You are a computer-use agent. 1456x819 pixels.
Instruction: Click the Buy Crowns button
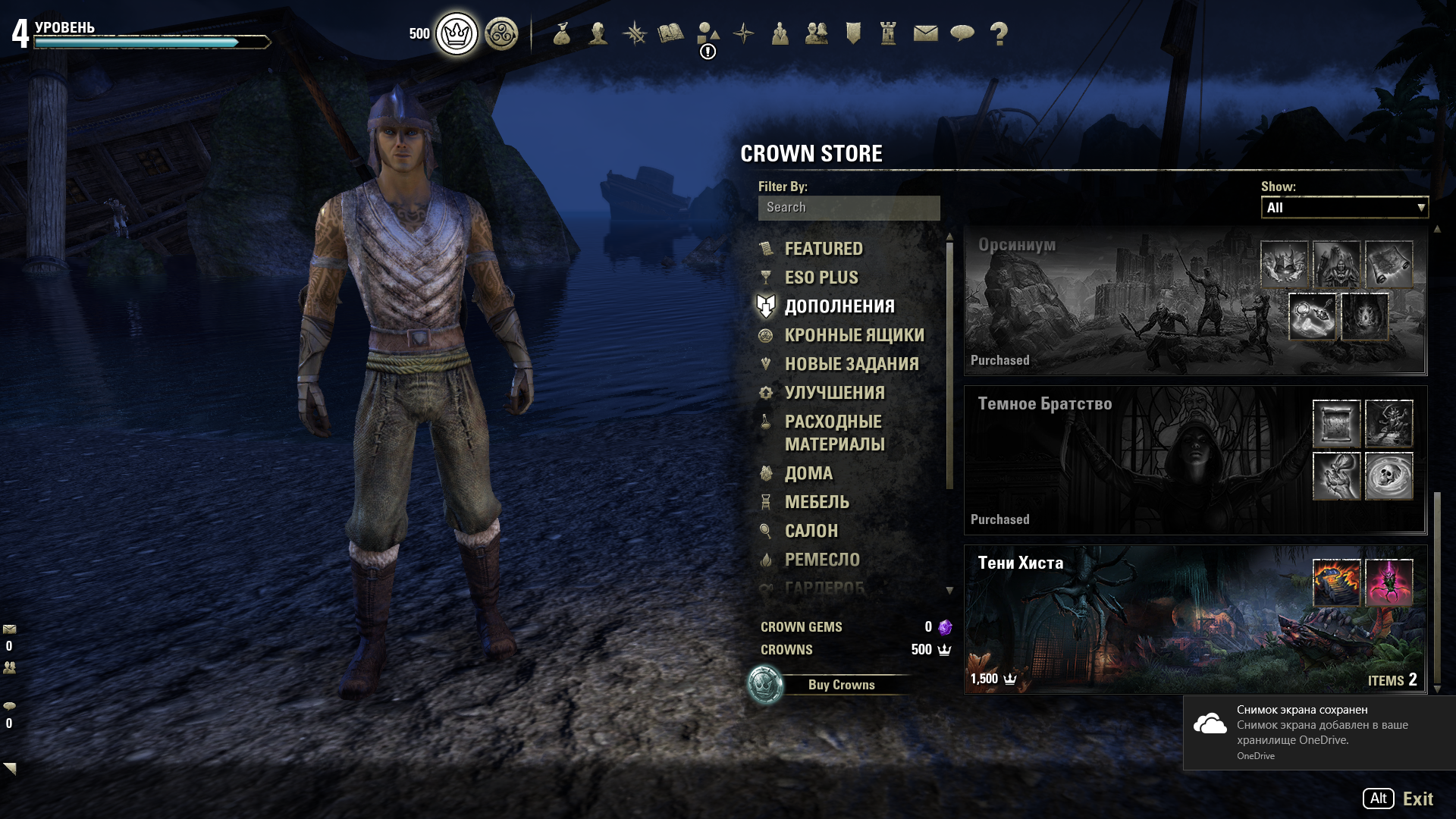coord(840,685)
